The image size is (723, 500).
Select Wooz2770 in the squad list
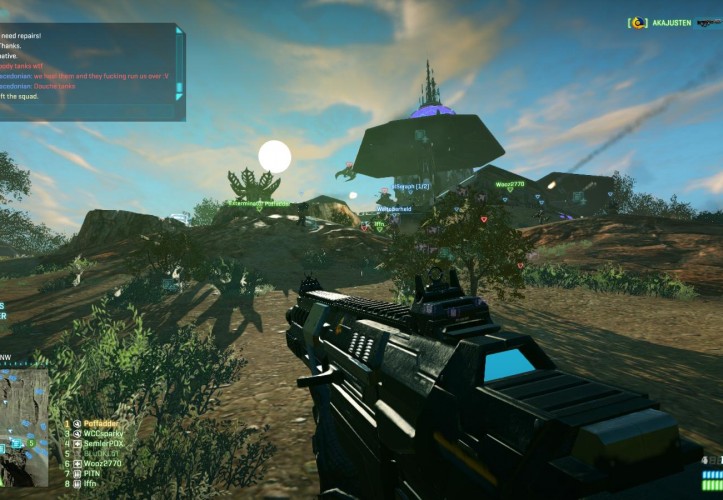coord(102,464)
